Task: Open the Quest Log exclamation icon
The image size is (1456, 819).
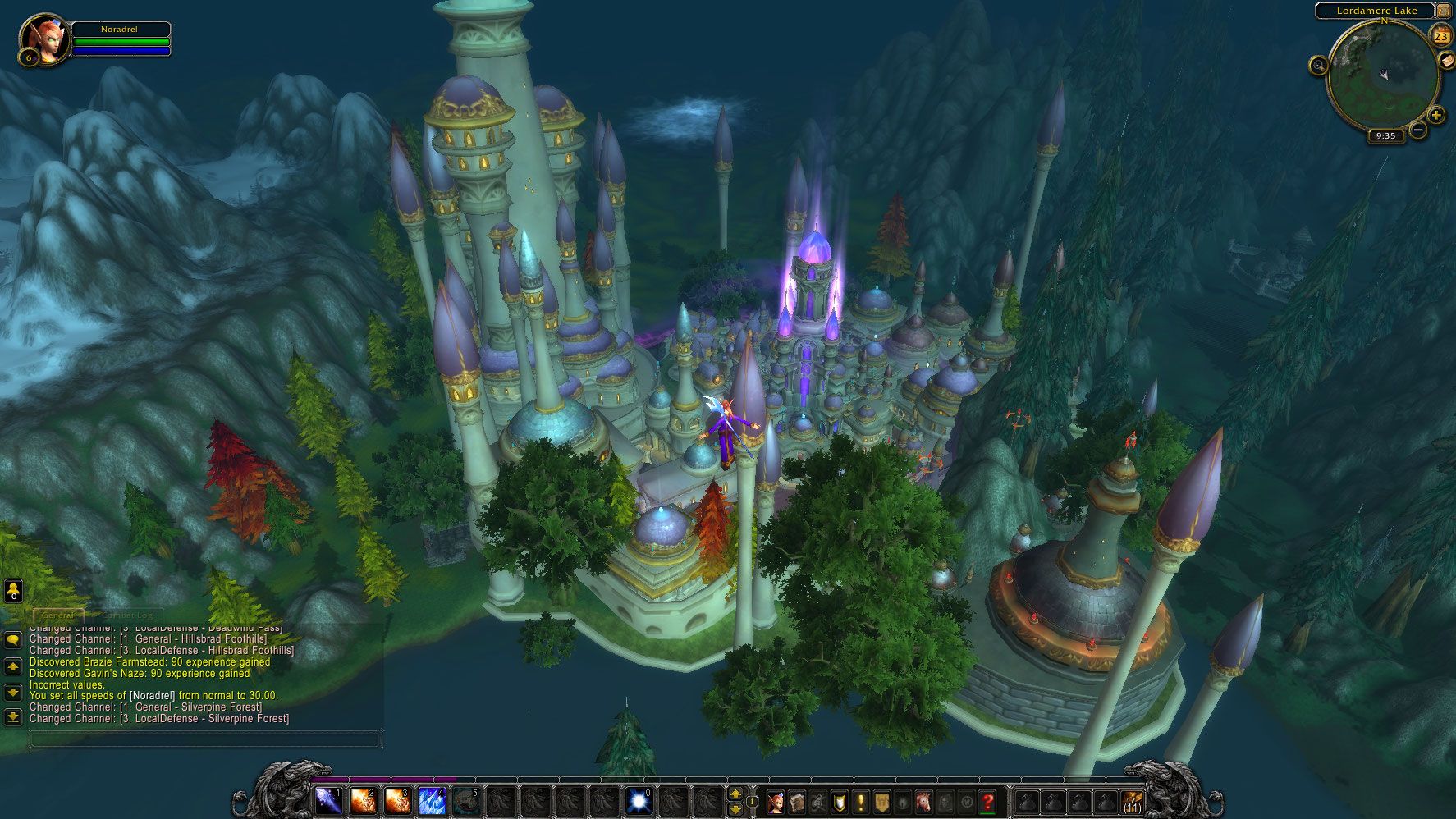Action: 860,800
